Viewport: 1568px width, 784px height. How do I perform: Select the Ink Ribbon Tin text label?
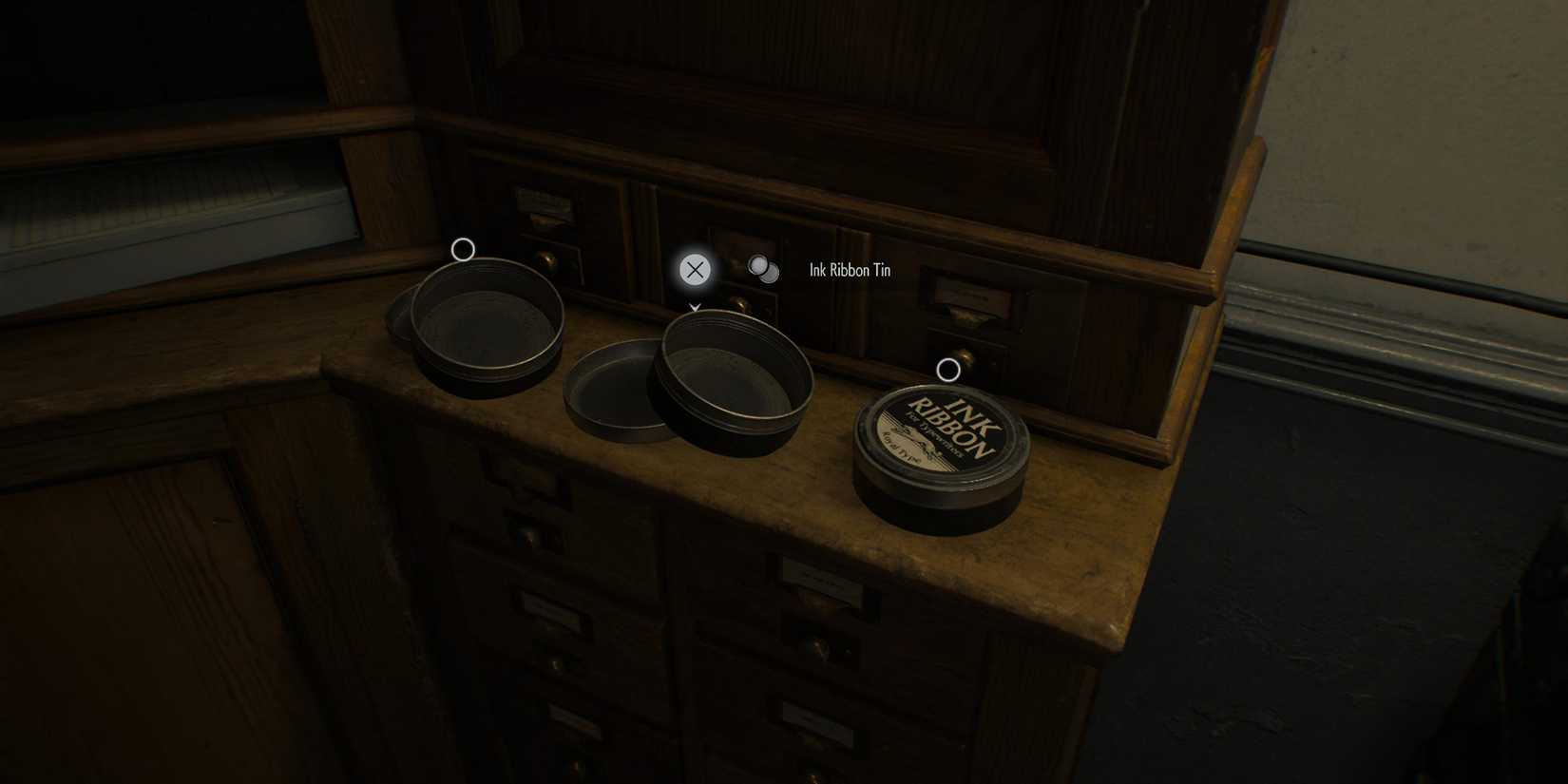pyautogui.click(x=849, y=270)
